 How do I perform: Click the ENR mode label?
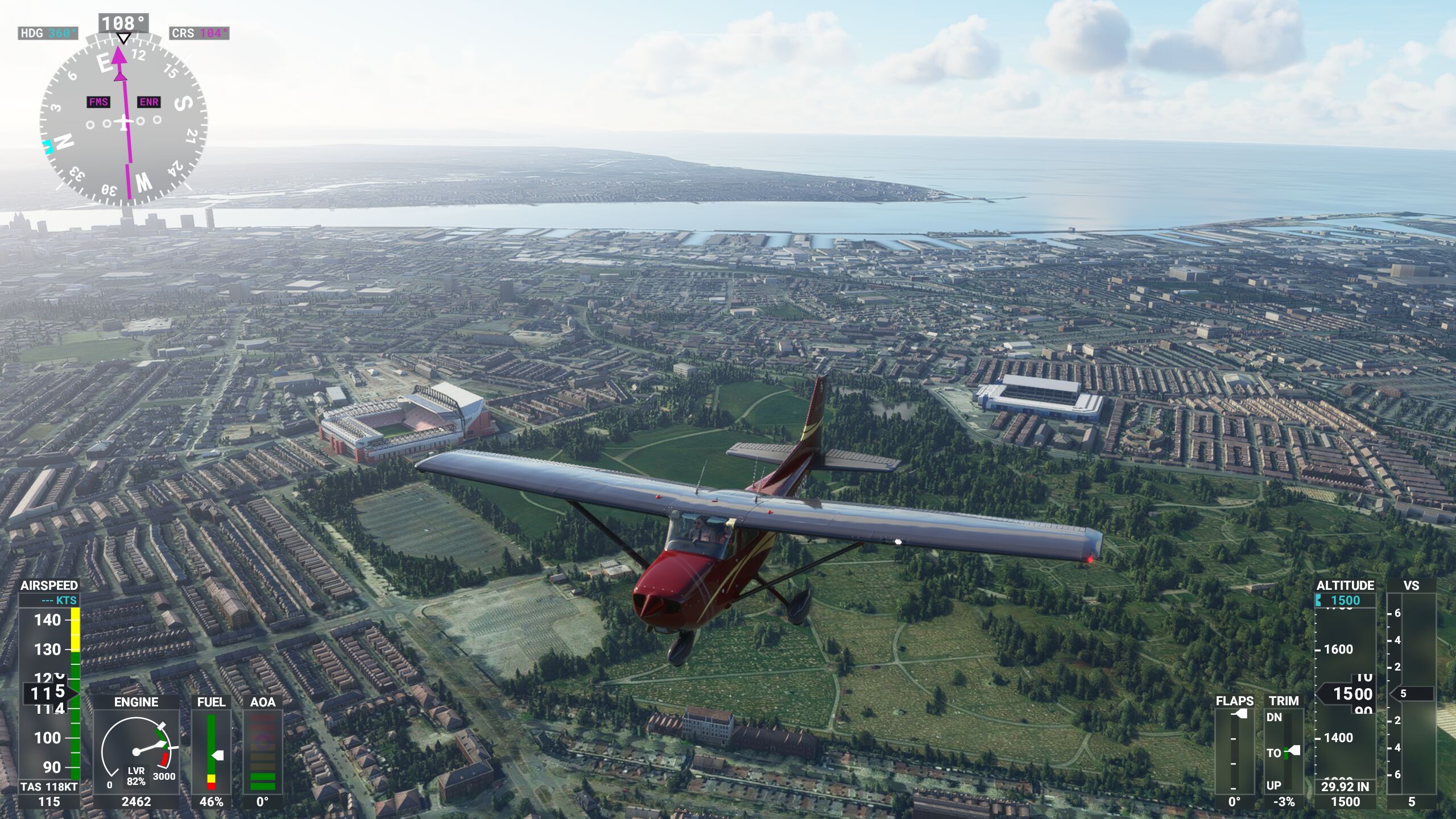[x=149, y=102]
